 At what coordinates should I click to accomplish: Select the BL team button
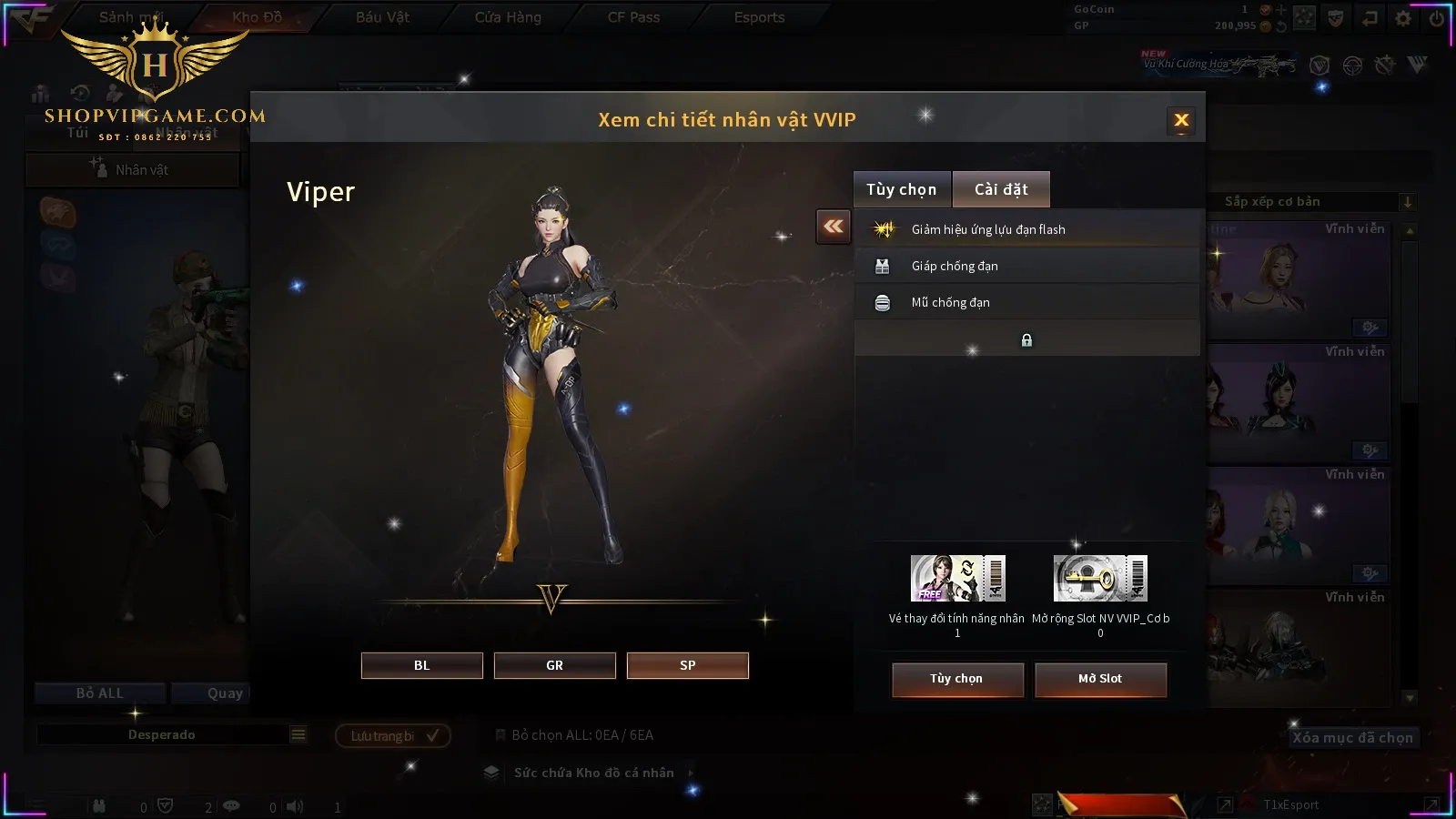(421, 665)
